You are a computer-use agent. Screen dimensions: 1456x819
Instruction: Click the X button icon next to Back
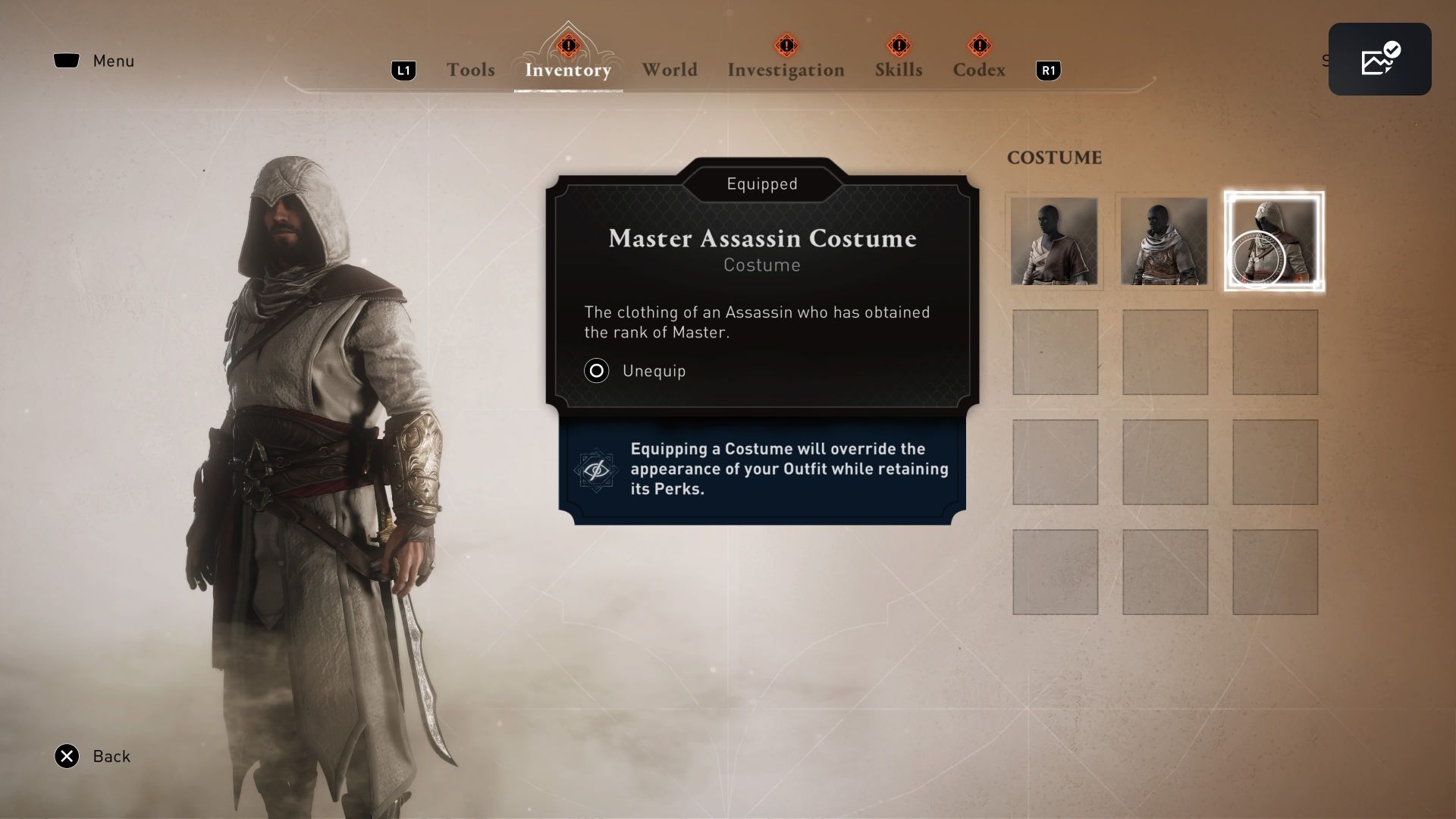67,756
